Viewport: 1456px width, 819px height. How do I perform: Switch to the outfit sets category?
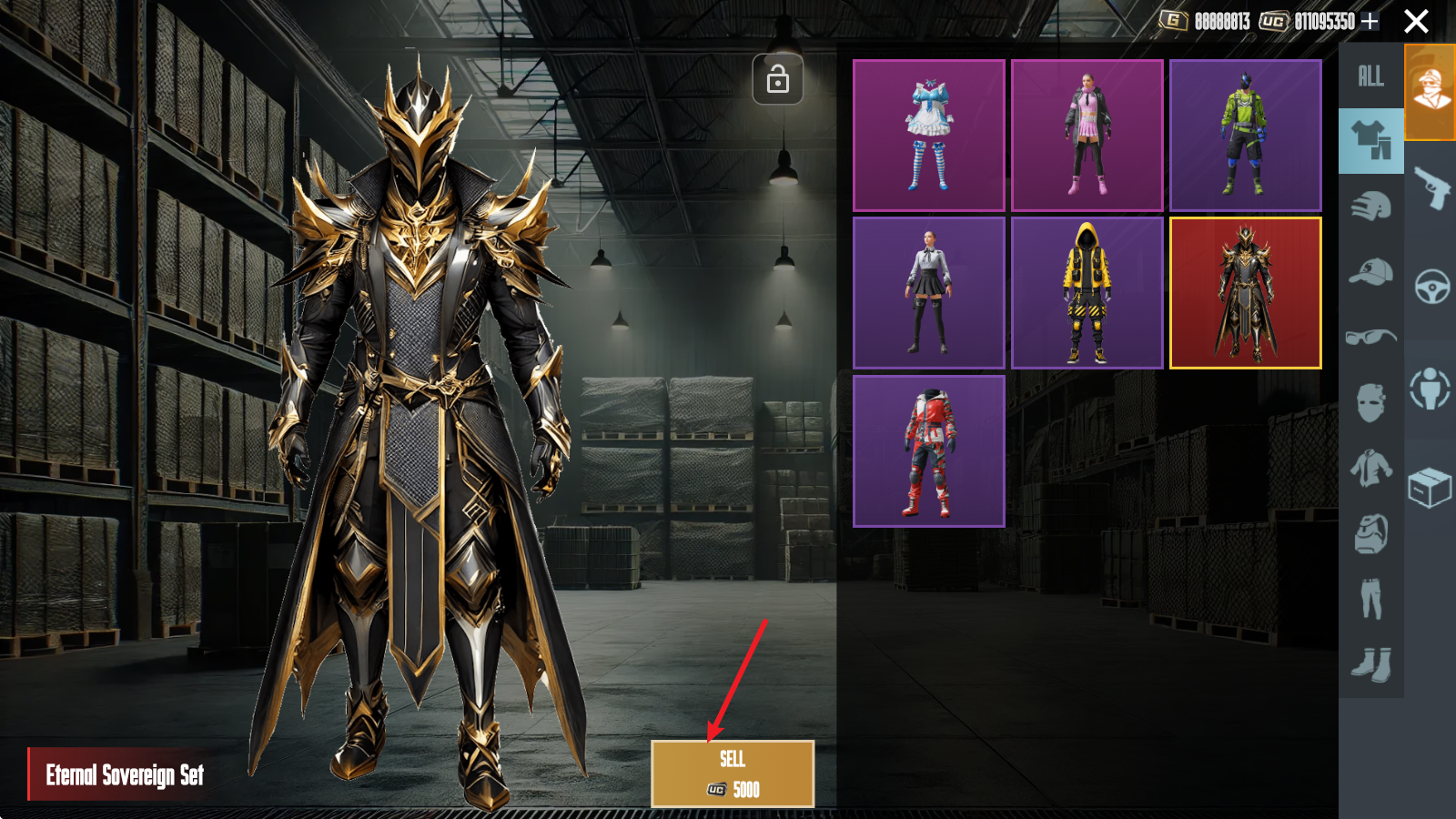(1370, 141)
